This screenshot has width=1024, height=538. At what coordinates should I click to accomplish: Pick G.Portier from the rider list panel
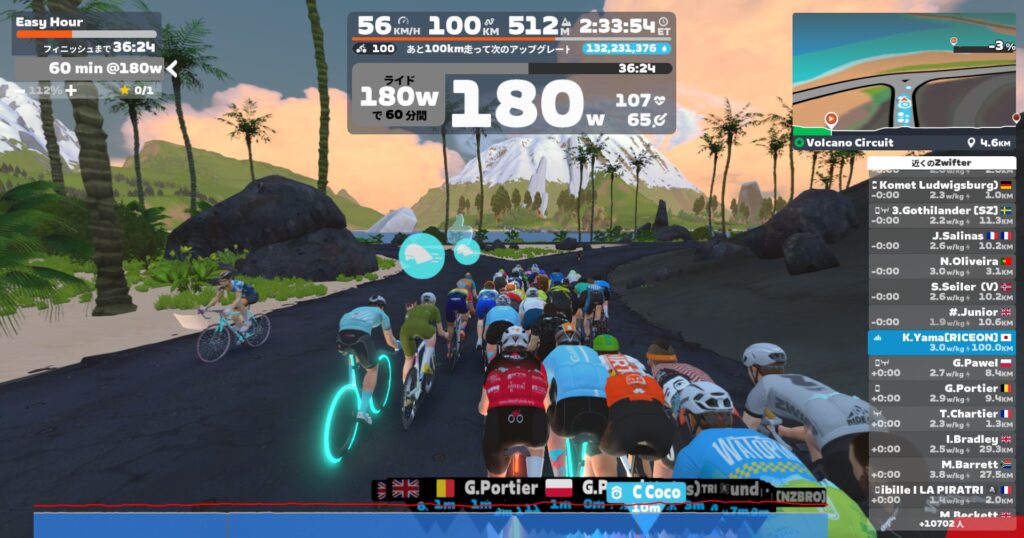(941, 393)
